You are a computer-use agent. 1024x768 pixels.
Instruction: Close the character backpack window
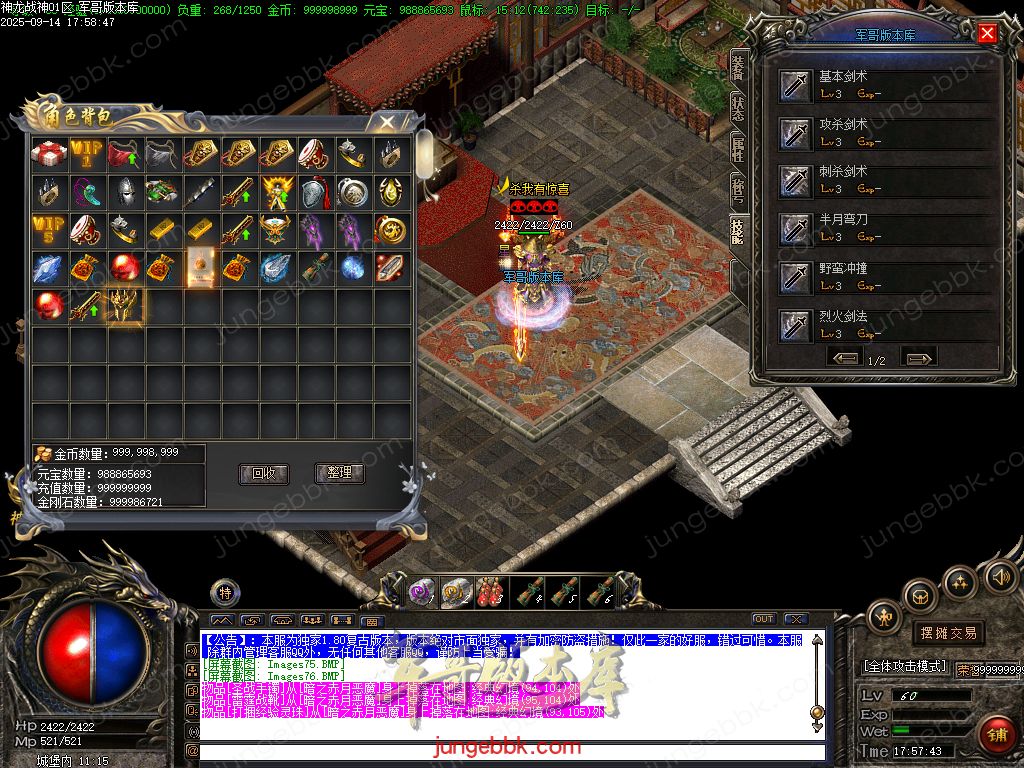coord(385,122)
